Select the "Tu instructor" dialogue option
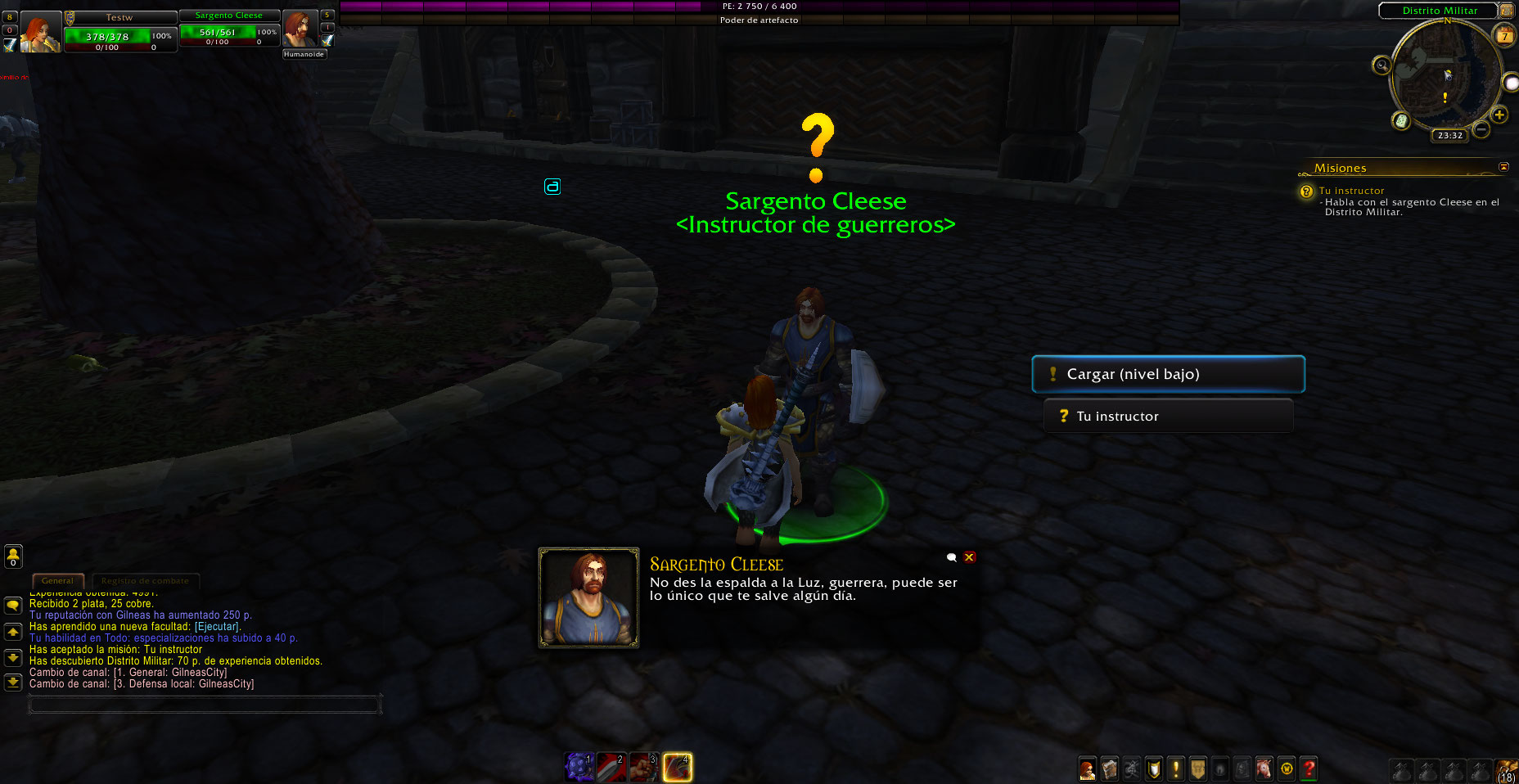This screenshot has height=784, width=1519. pyautogui.click(x=1168, y=416)
